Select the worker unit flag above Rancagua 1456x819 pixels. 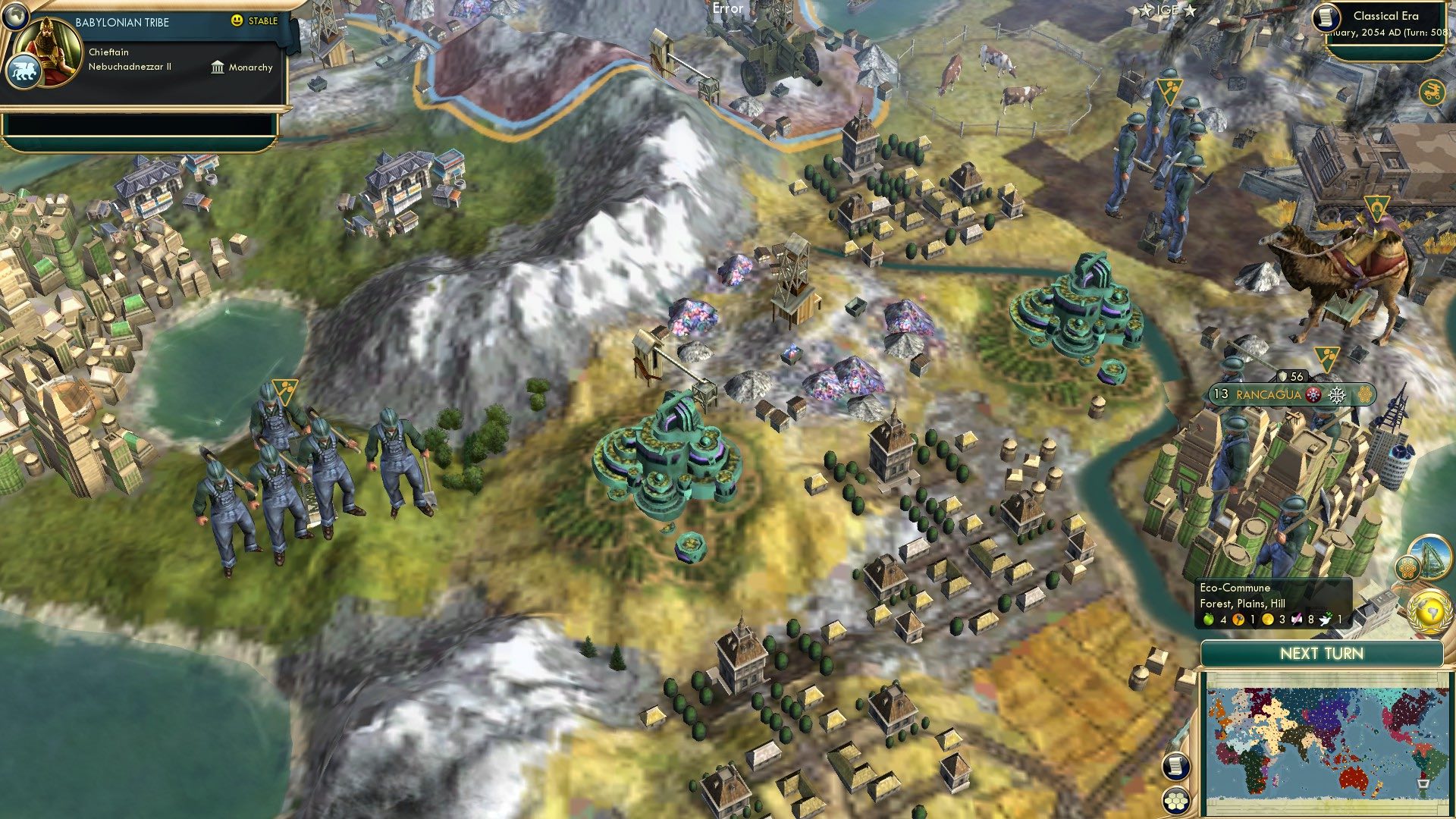pyautogui.click(x=1326, y=358)
